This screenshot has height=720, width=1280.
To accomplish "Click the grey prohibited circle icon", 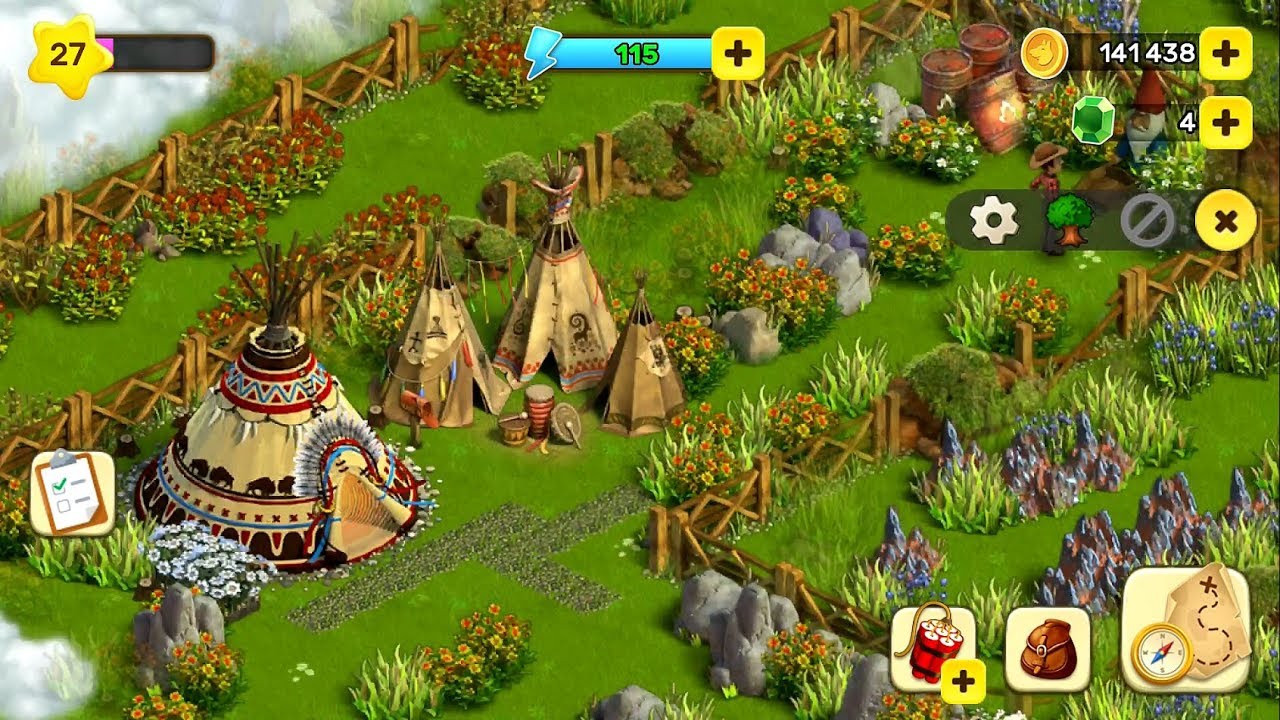I will (x=1146, y=221).
